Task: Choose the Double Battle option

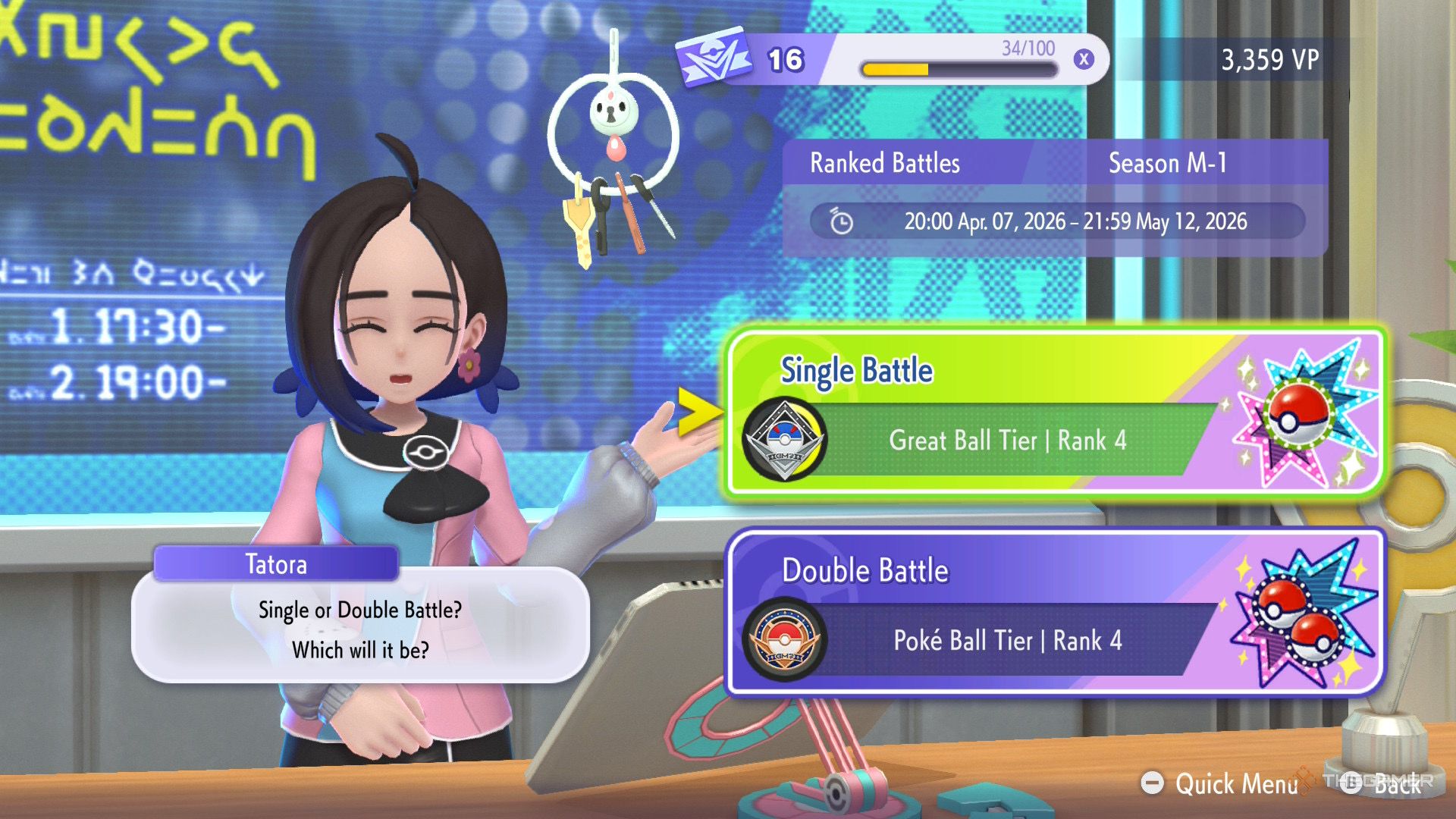Action: (x=1054, y=613)
